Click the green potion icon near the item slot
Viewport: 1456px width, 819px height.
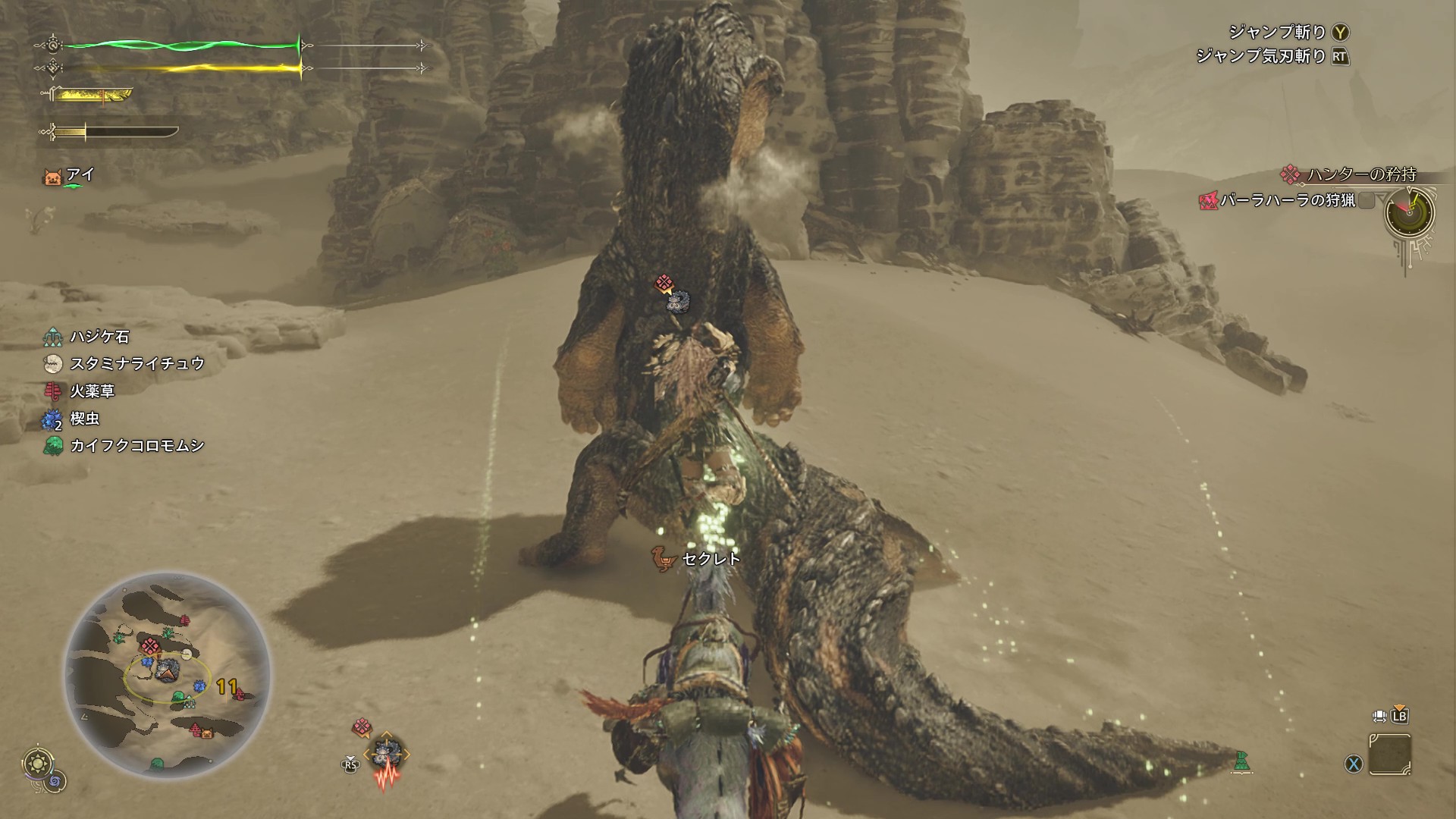point(1241,761)
